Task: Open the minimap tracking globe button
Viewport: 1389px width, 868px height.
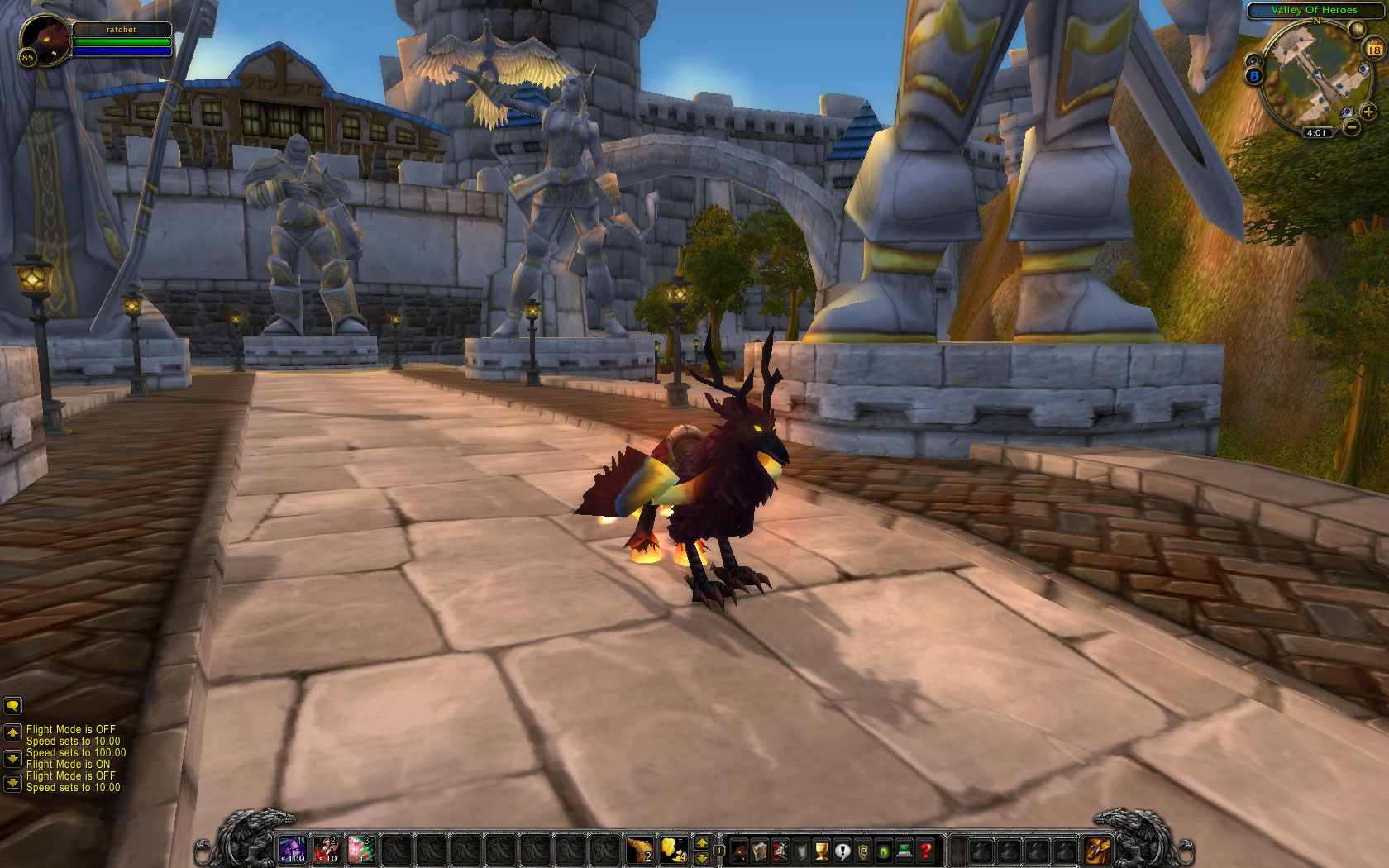Action: point(1356,30)
